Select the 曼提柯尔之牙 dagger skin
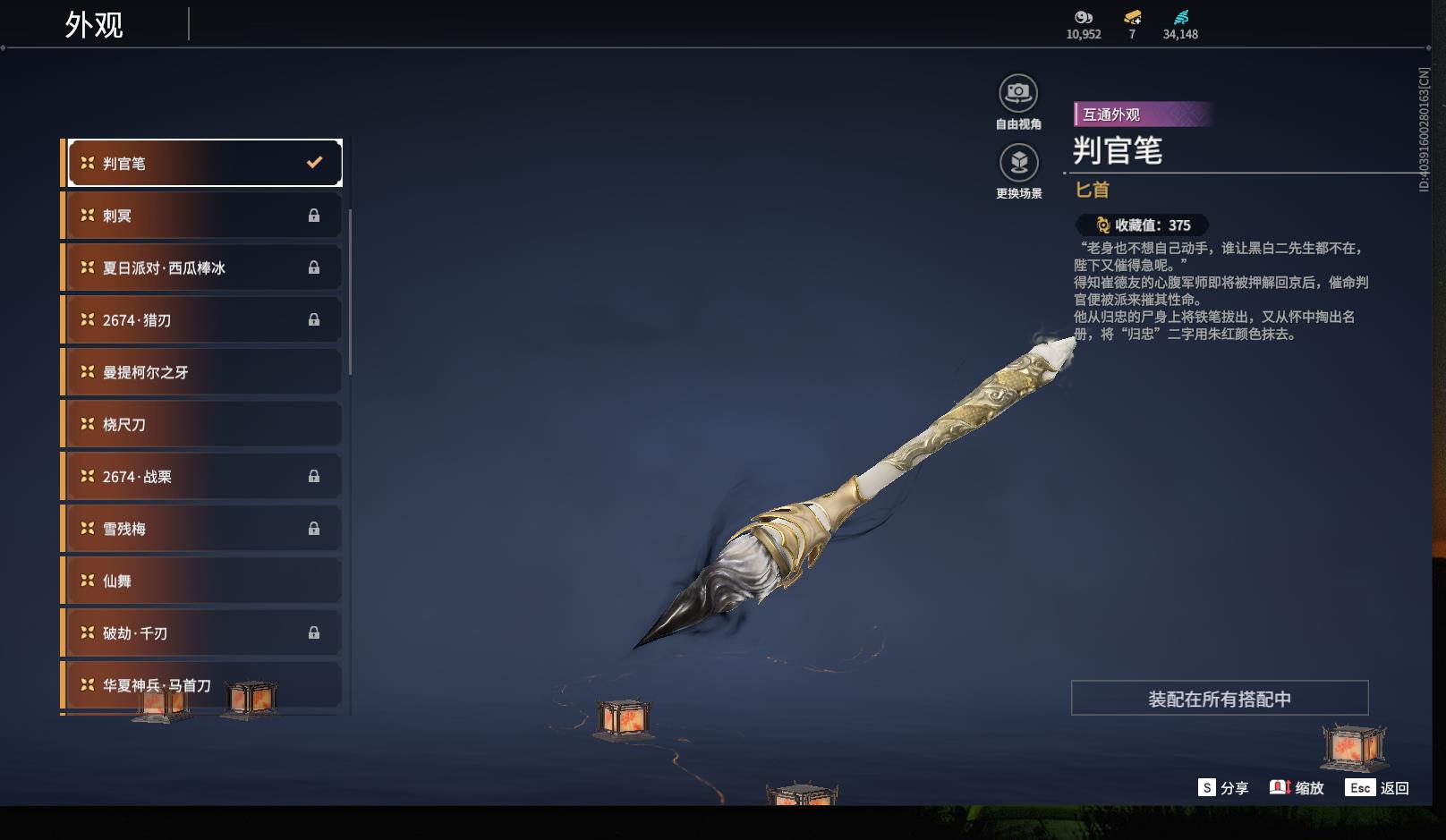This screenshot has height=840, width=1446. (x=204, y=372)
